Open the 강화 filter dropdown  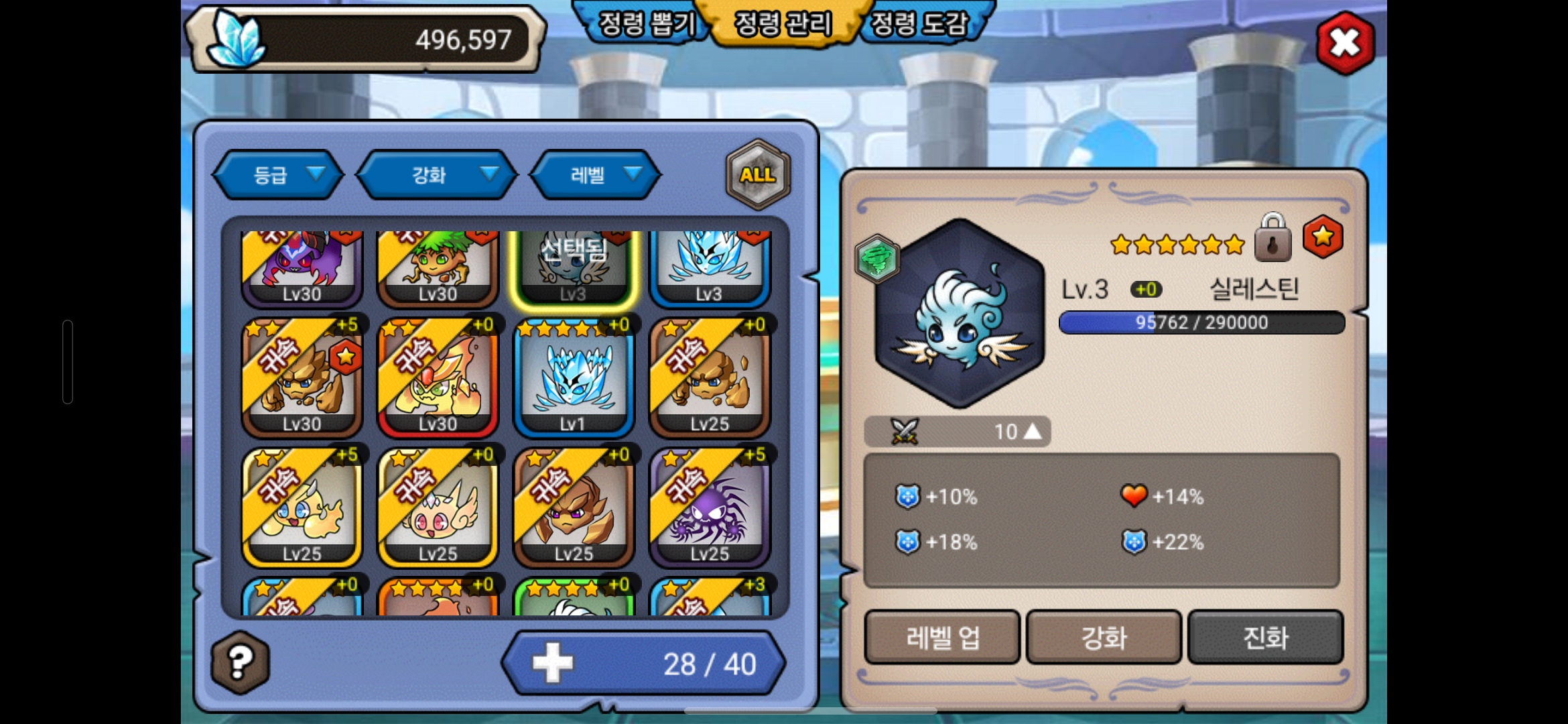(x=437, y=175)
